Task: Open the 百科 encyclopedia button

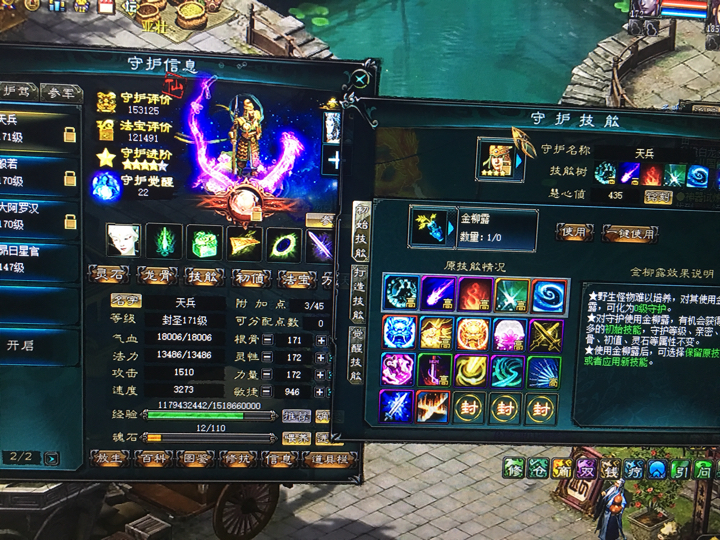Action: tap(152, 458)
